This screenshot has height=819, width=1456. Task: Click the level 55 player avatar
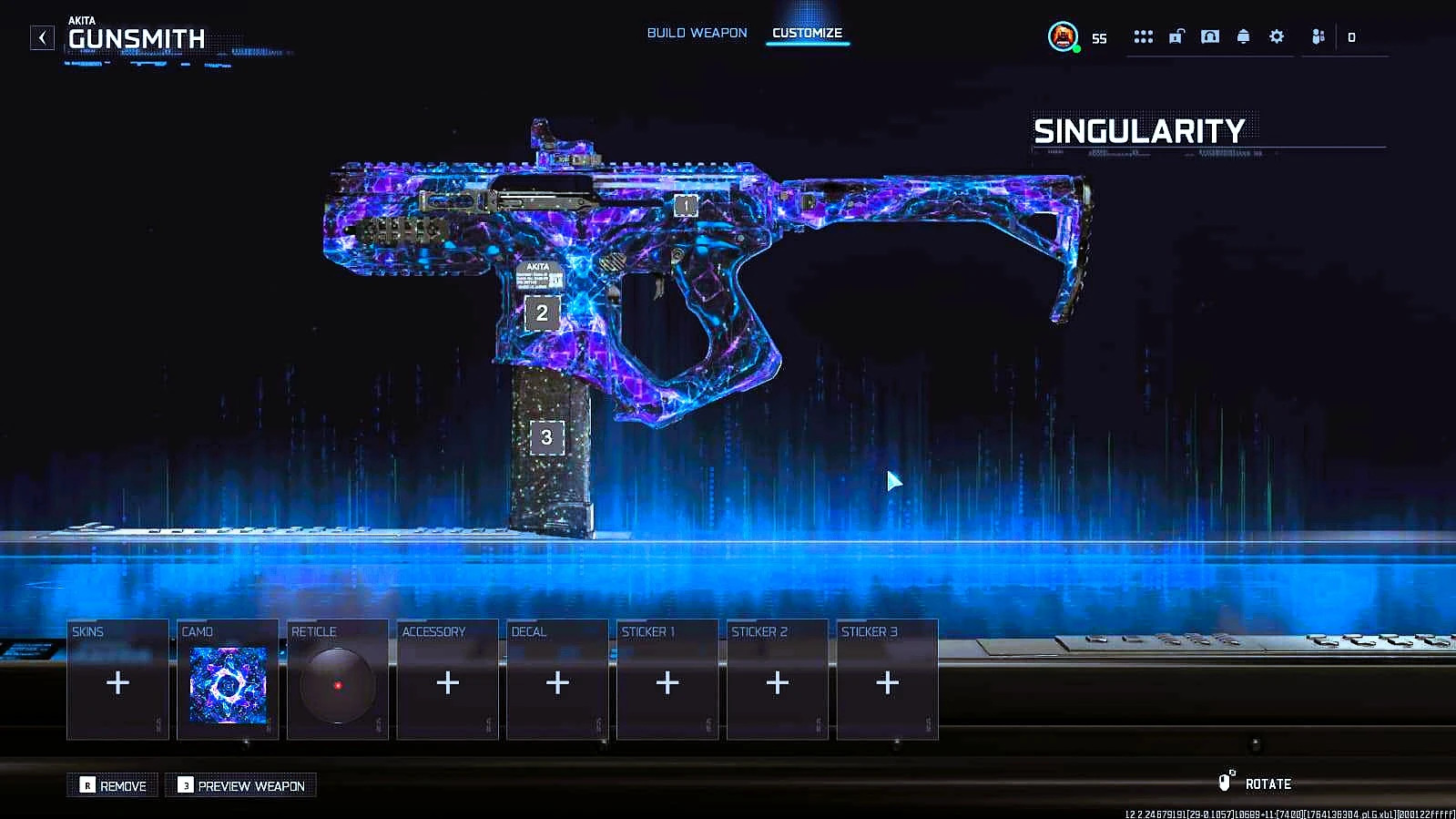click(x=1063, y=37)
